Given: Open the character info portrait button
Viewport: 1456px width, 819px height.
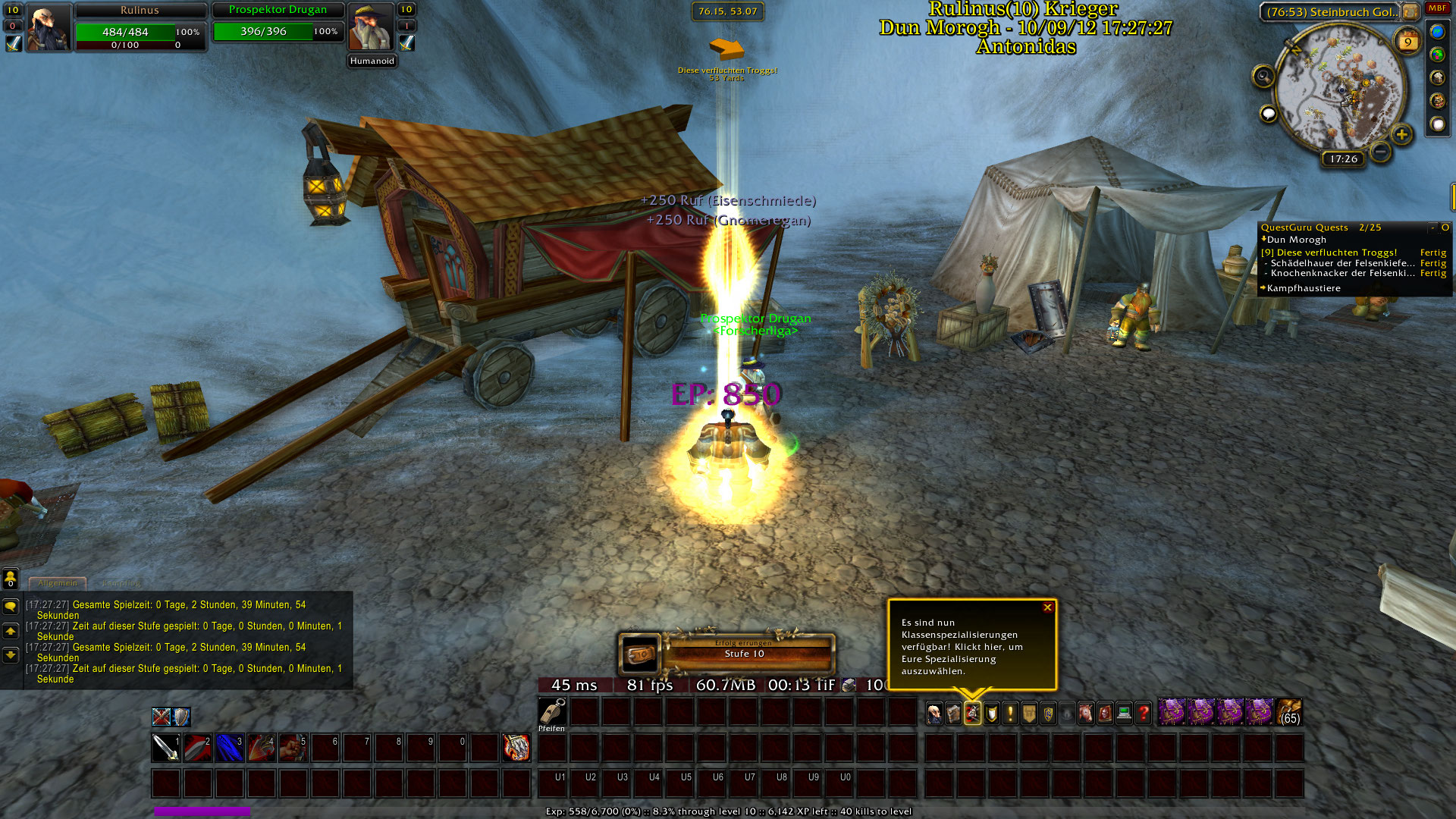Looking at the screenshot, I should pyautogui.click(x=934, y=713).
